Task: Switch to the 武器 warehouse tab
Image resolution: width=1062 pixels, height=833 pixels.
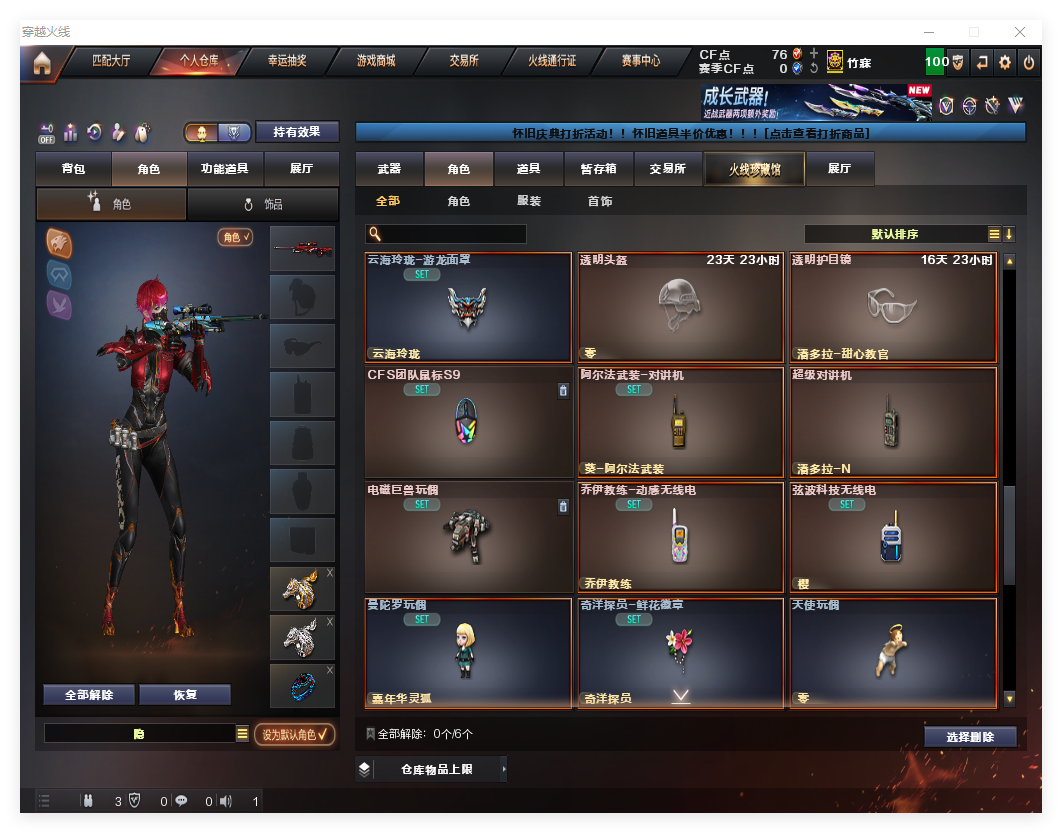Action: coord(389,169)
